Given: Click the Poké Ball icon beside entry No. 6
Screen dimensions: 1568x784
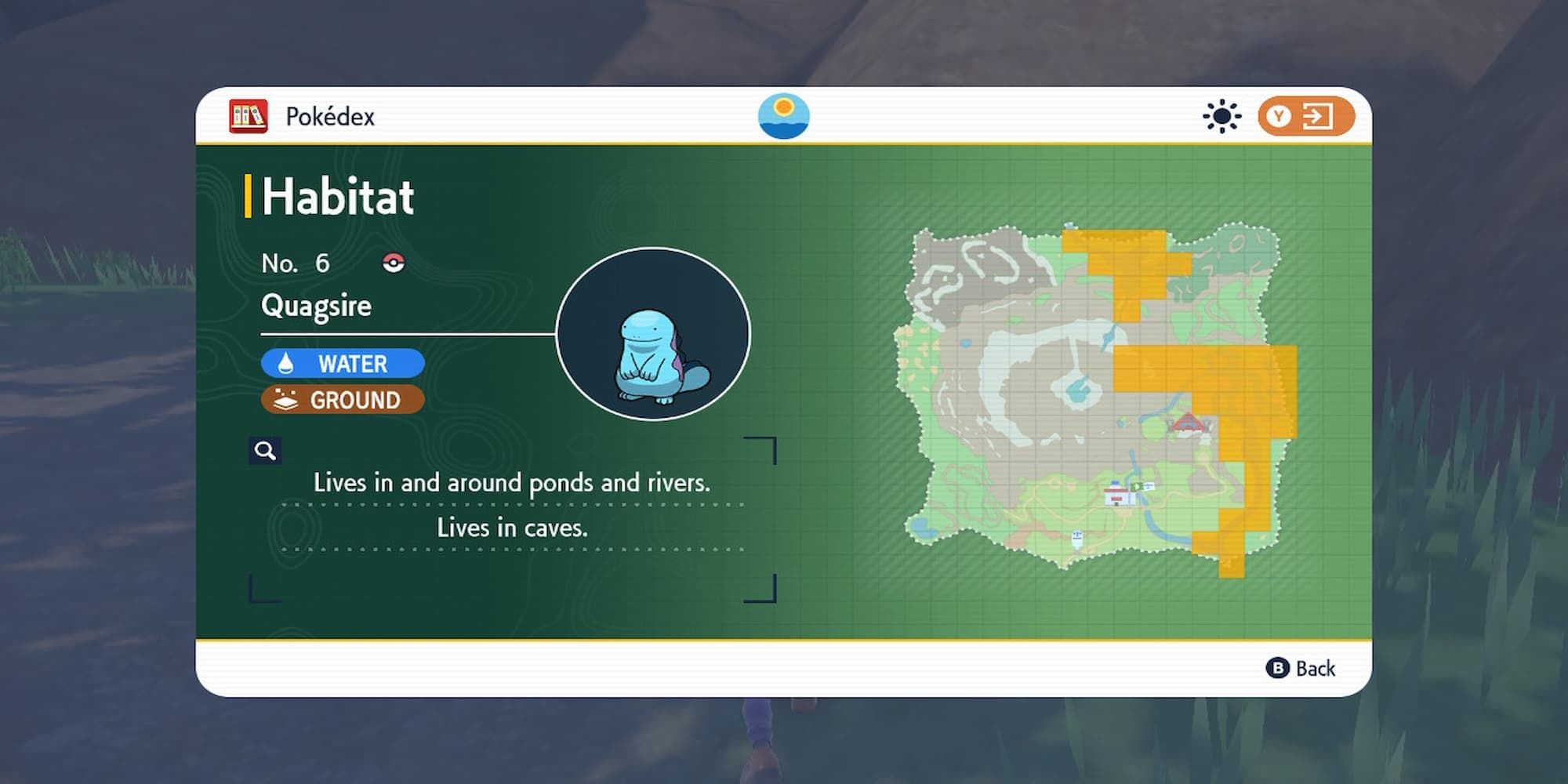Looking at the screenshot, I should click(393, 263).
